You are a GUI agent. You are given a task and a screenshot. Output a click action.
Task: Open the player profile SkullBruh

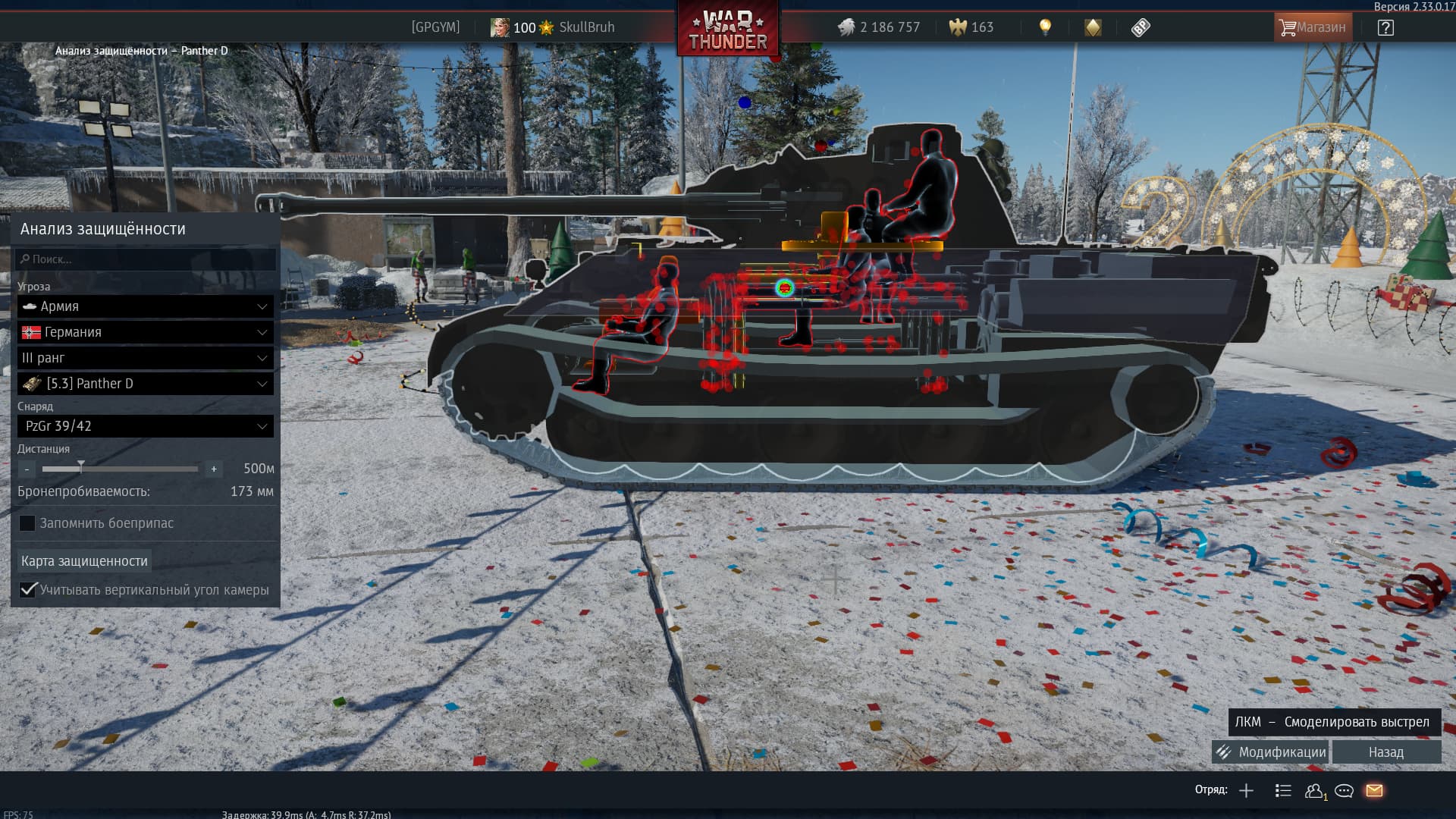[x=585, y=27]
